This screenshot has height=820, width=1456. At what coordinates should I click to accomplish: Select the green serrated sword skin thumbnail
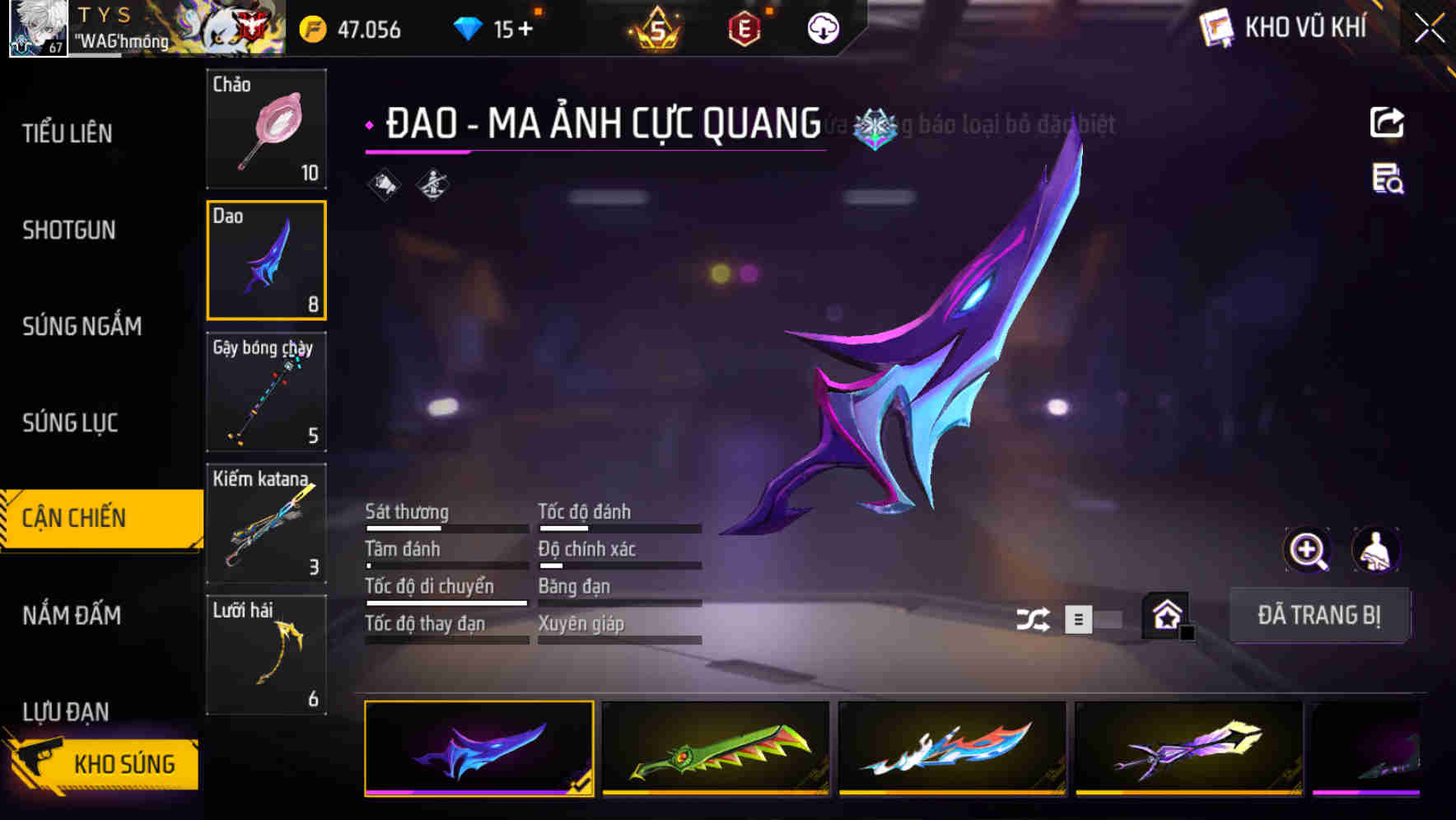click(x=716, y=750)
